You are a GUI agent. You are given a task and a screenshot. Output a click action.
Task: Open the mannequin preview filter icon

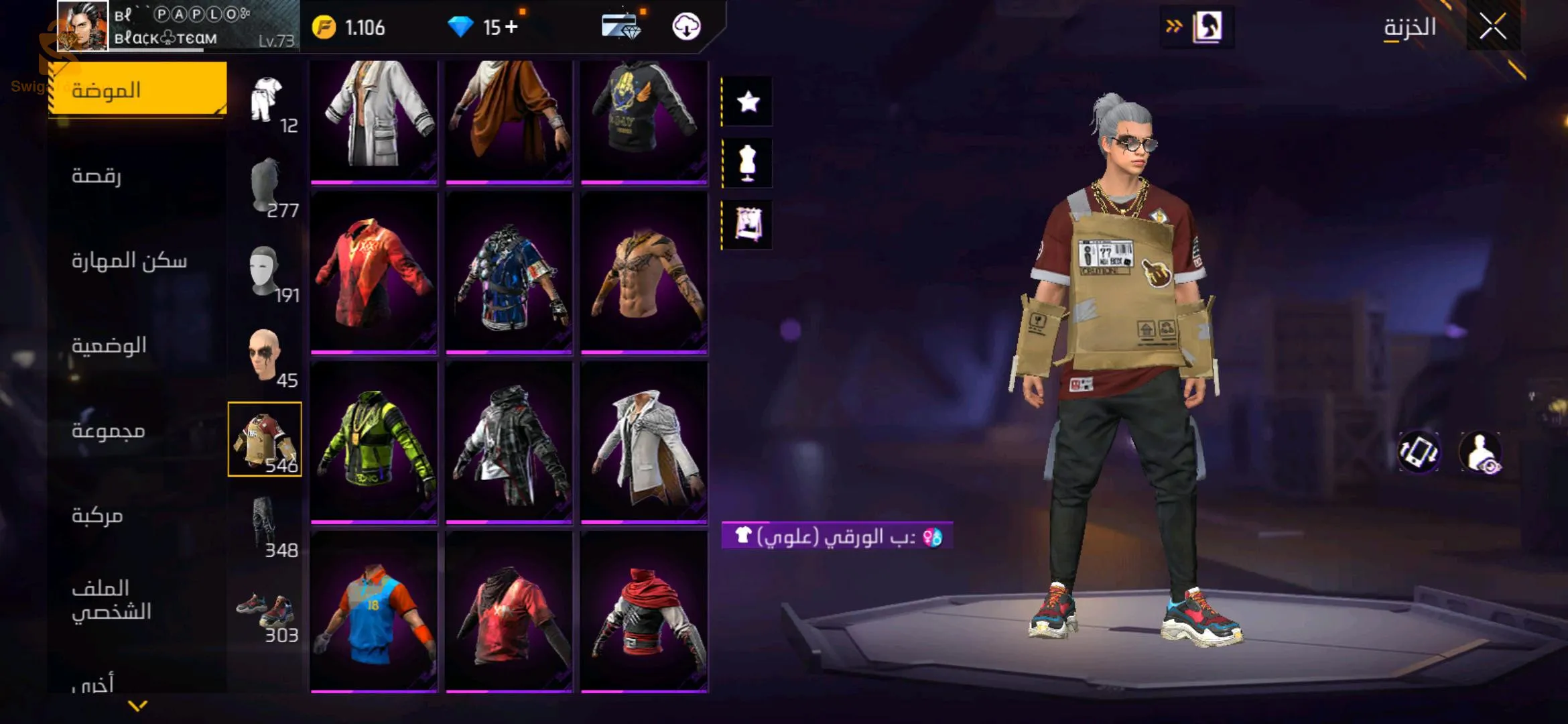(x=748, y=163)
